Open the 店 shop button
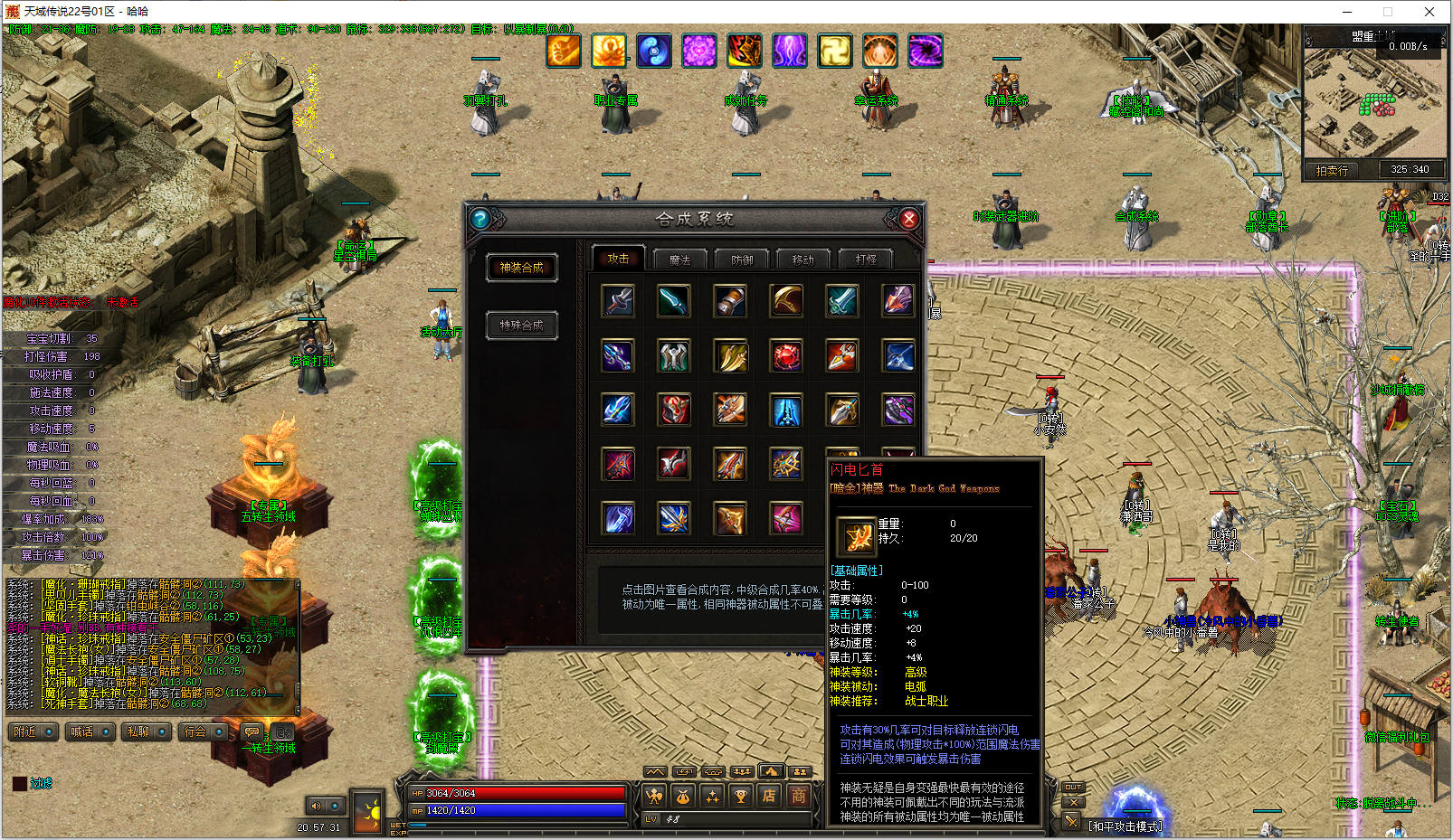The image size is (1453, 840). (769, 796)
